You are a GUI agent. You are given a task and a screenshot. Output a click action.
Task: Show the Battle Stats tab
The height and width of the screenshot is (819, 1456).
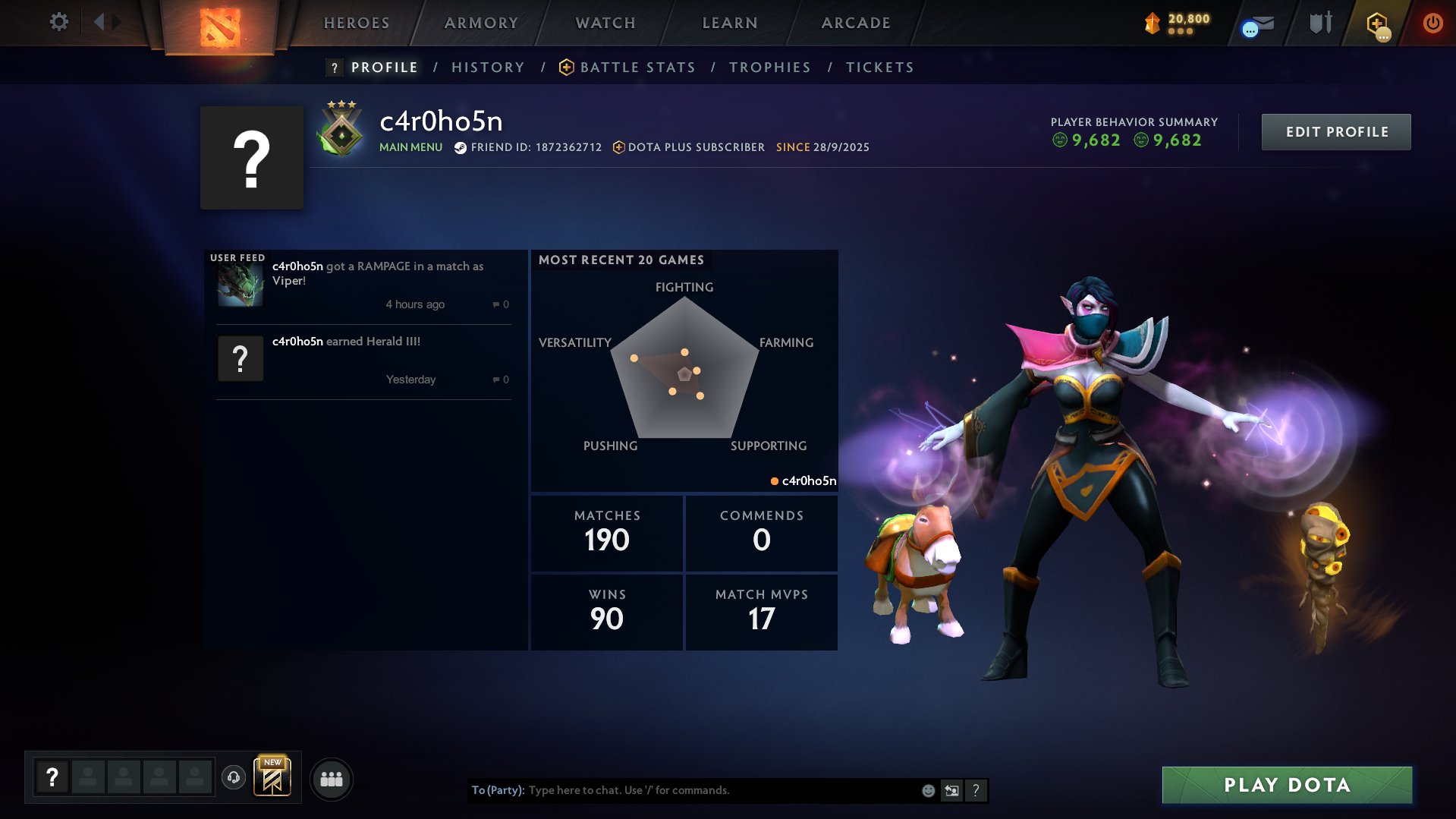pyautogui.click(x=637, y=68)
